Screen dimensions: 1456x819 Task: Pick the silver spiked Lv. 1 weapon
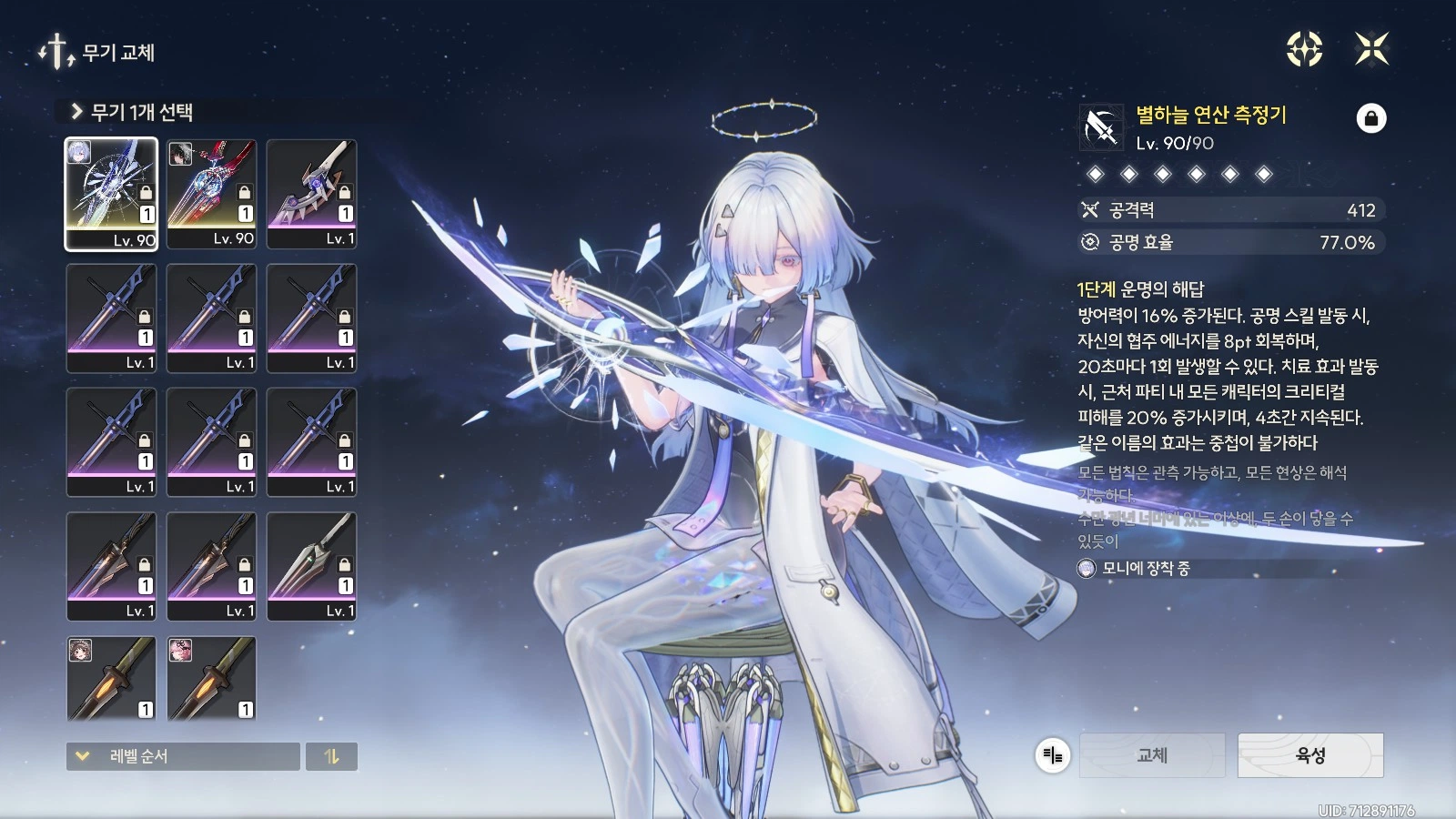311,194
